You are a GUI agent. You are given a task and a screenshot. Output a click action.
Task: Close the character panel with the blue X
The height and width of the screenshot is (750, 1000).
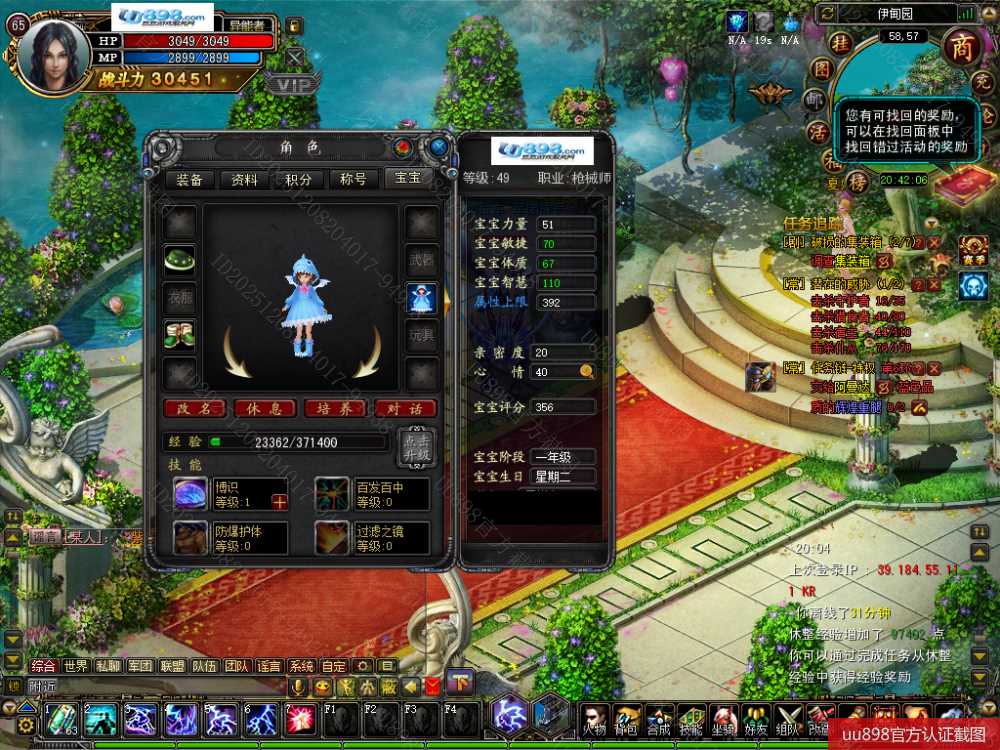pyautogui.click(x=438, y=148)
